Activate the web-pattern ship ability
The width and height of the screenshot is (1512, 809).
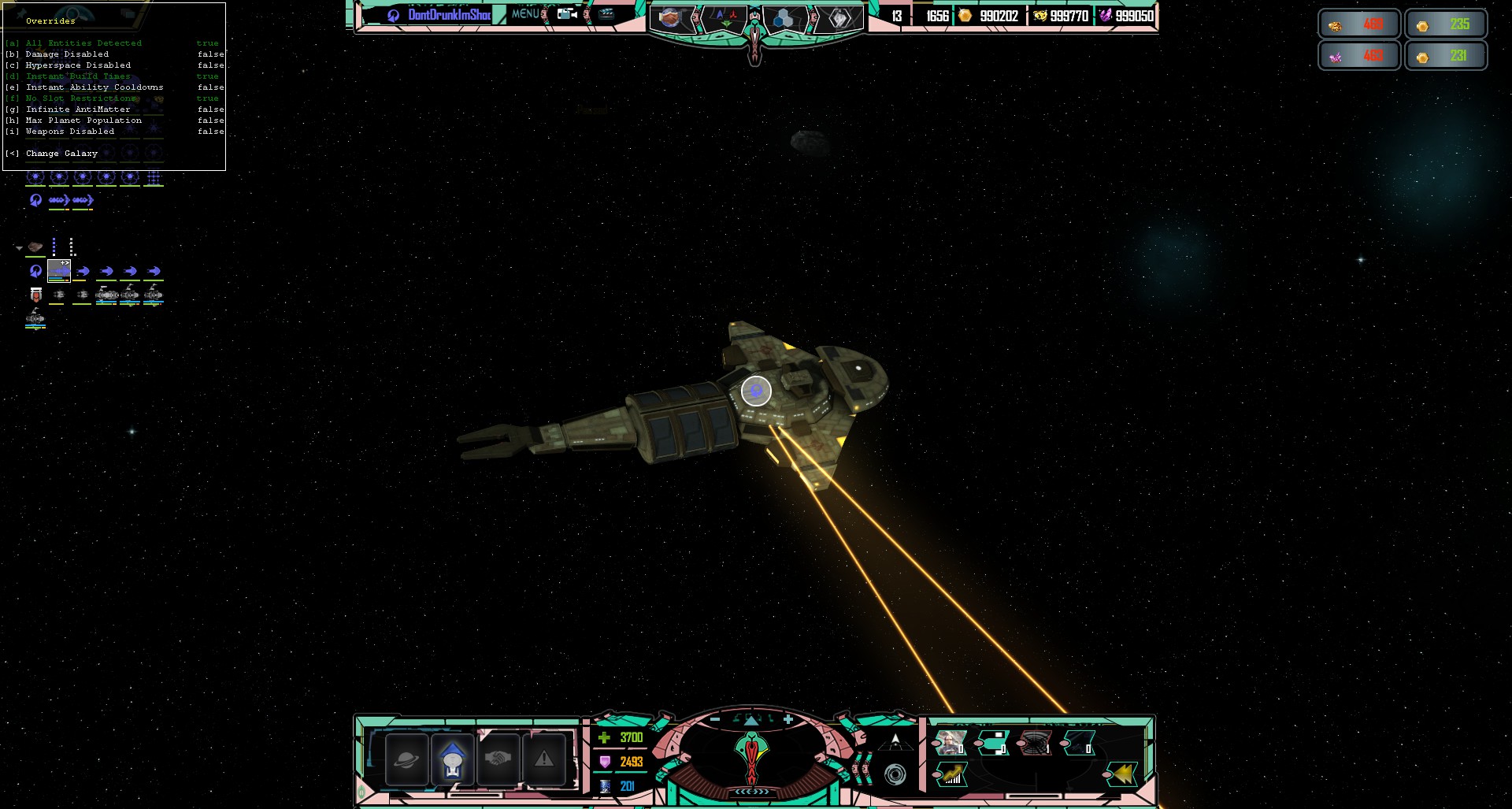tap(1036, 743)
